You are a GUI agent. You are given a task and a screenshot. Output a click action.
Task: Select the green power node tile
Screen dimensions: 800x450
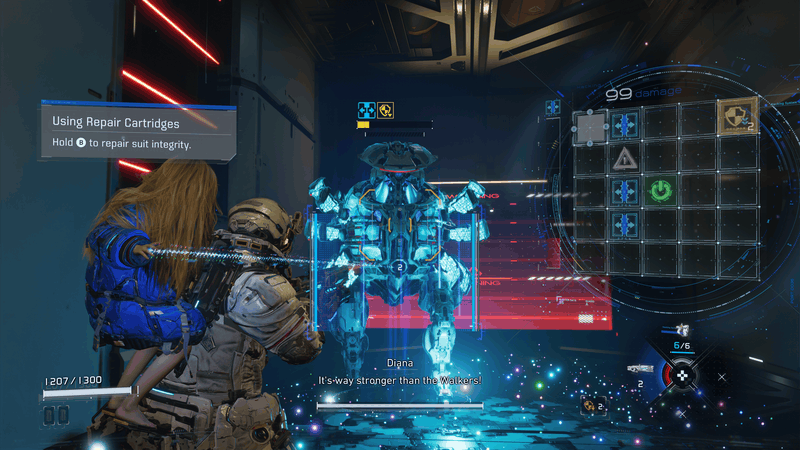660,189
